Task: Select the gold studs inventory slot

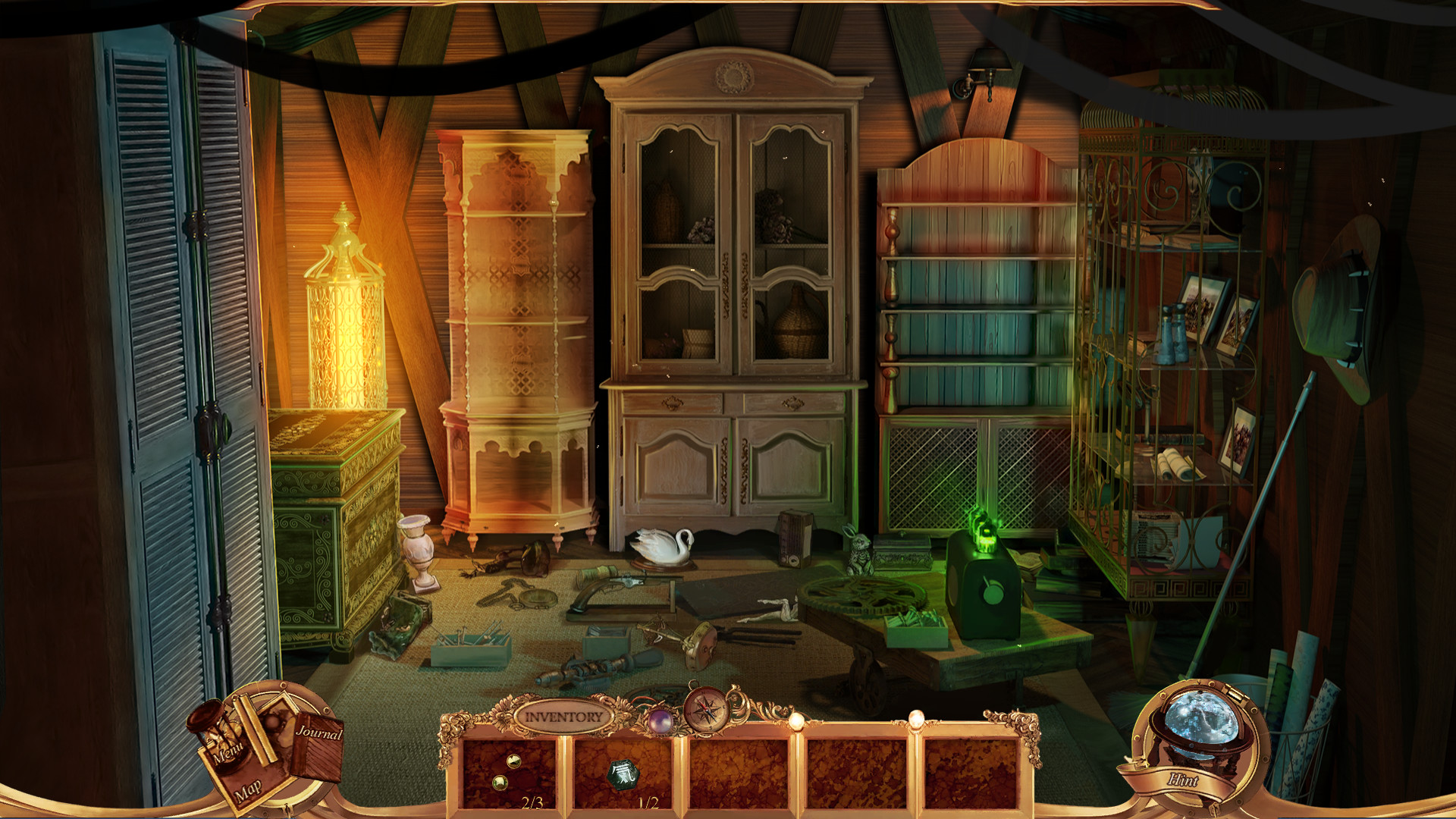Action: pos(507,771)
